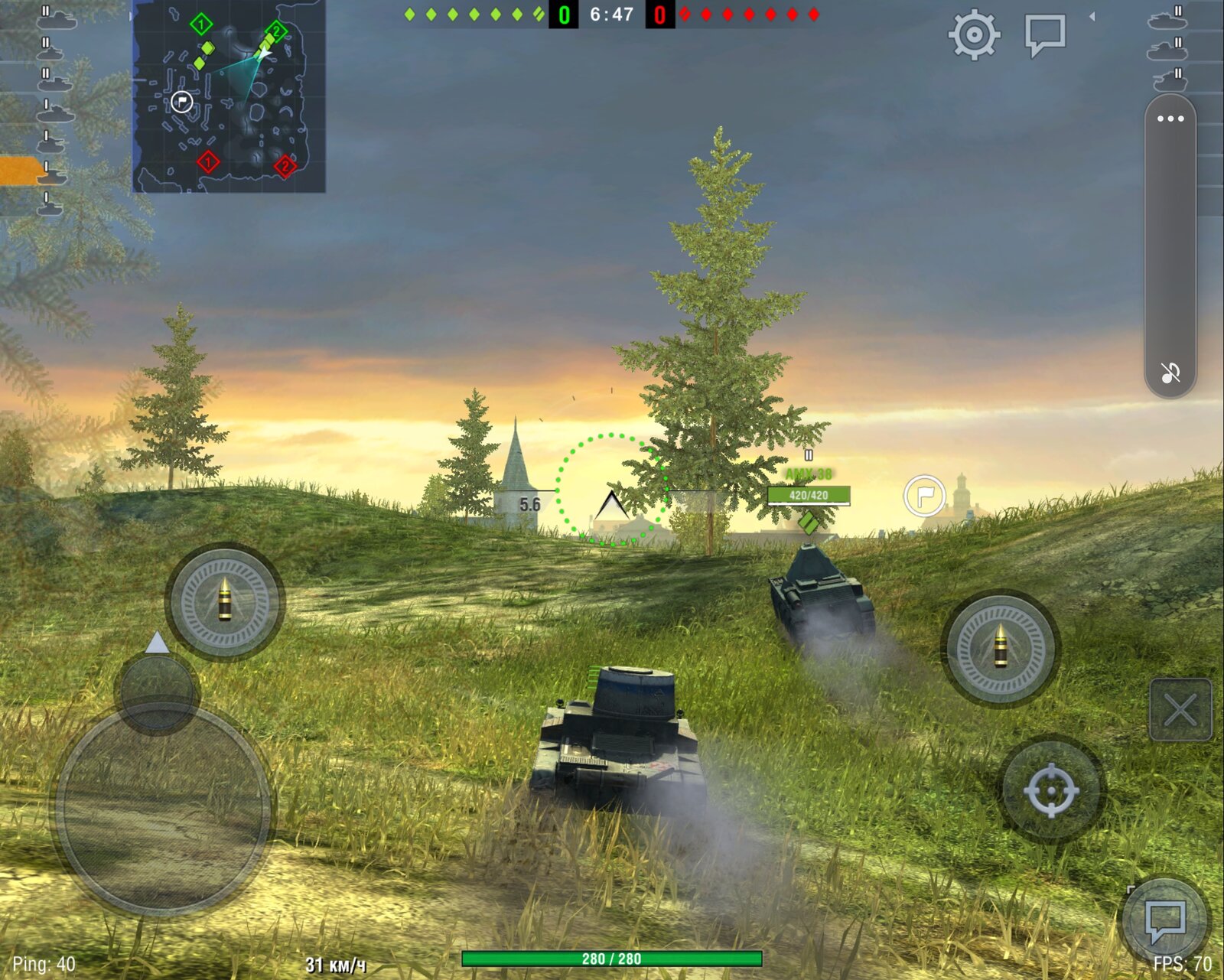Tap the square X button
Screen dimensions: 1224x980
1180,710
